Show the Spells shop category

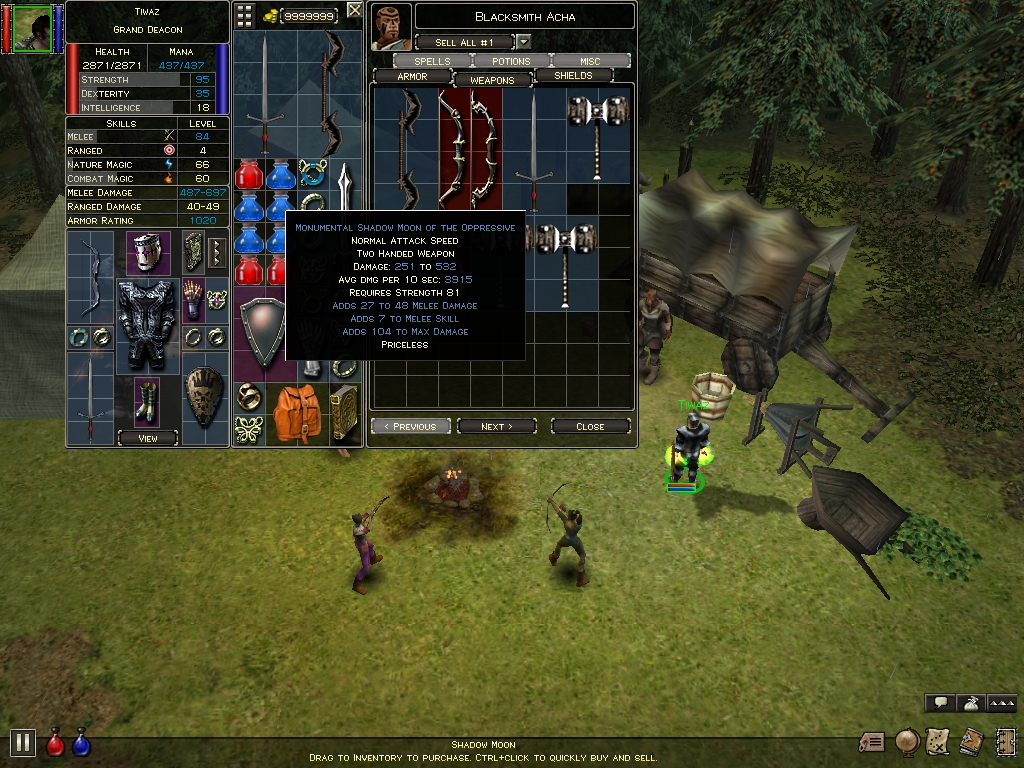click(x=432, y=61)
